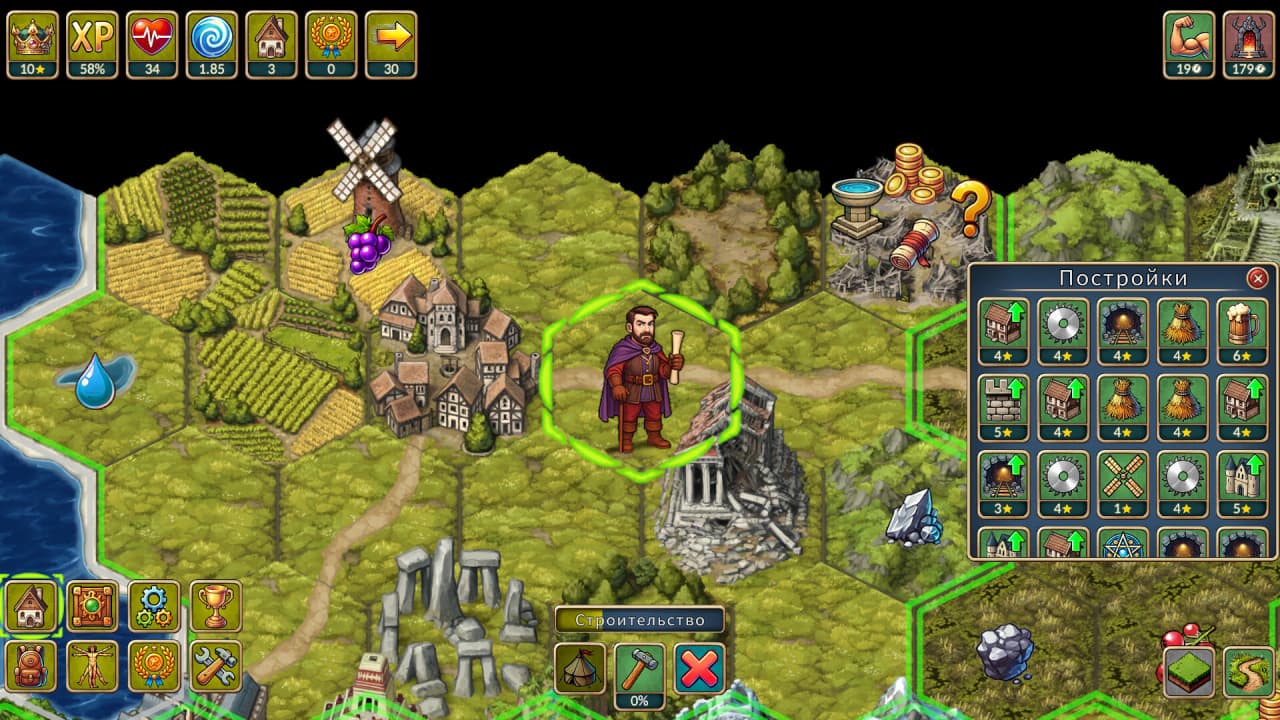
Task: Open the green gem spellbook icon
Action: pyautogui.click(x=92, y=606)
